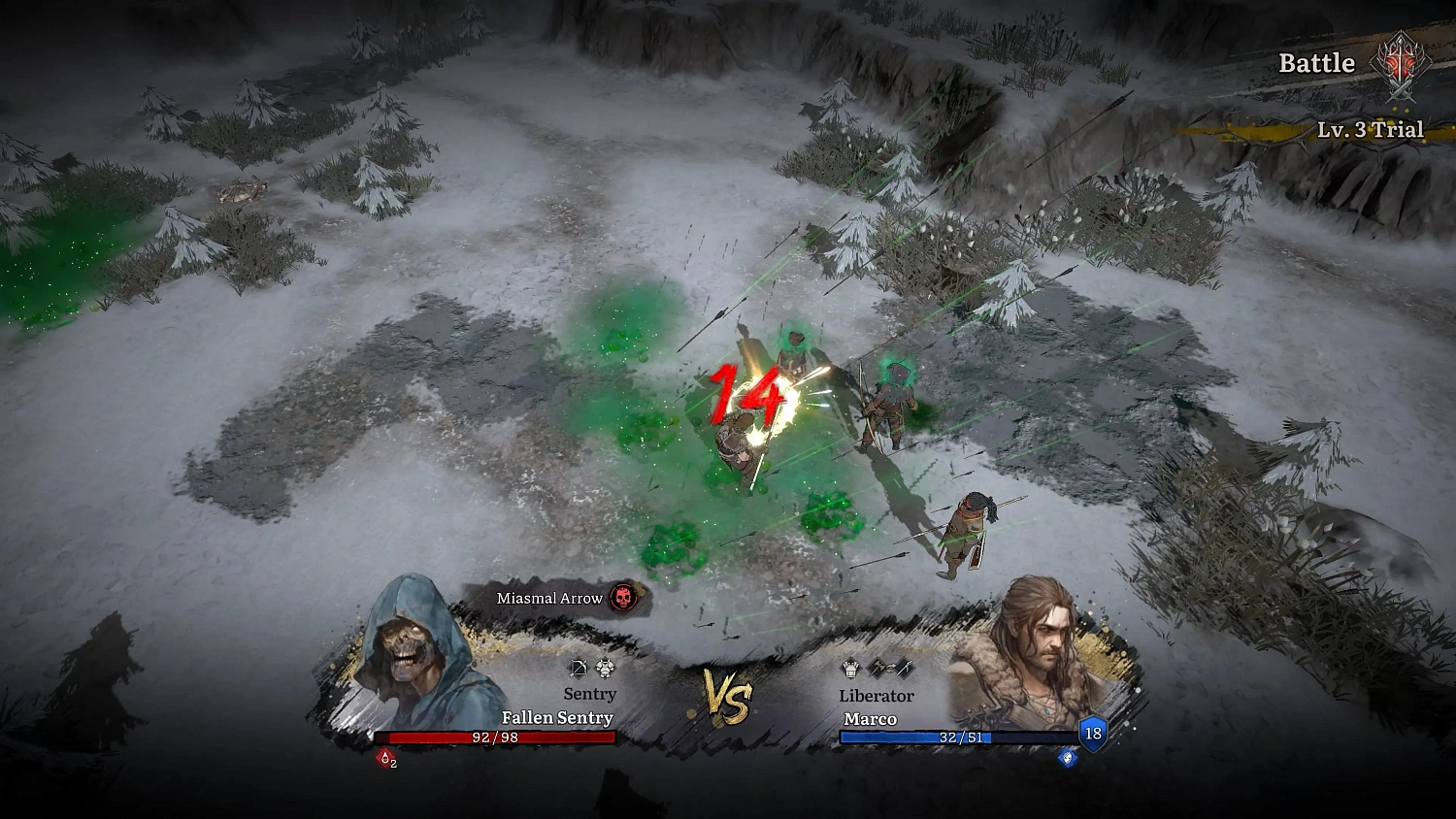This screenshot has width=1456, height=819.
Task: Click the Sentry class label
Action: 589,693
